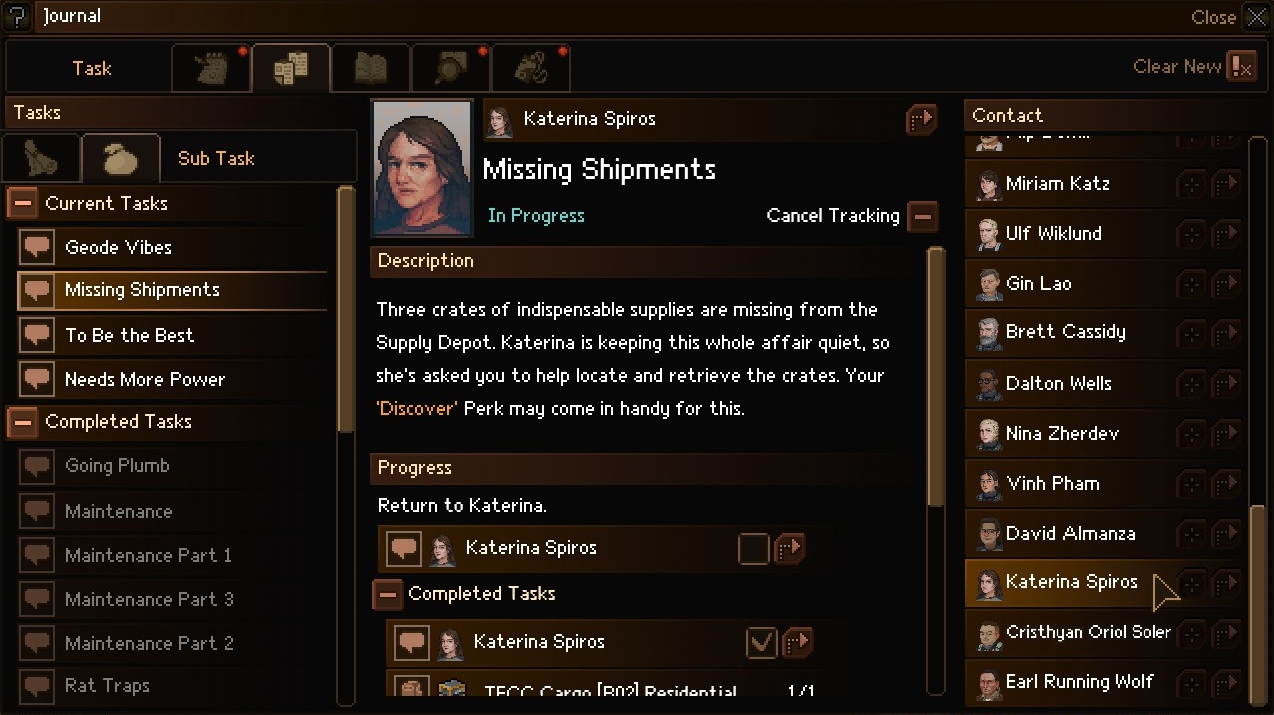The image size is (1274, 715).
Task: Open the To Be the Best task
Action: (x=129, y=335)
